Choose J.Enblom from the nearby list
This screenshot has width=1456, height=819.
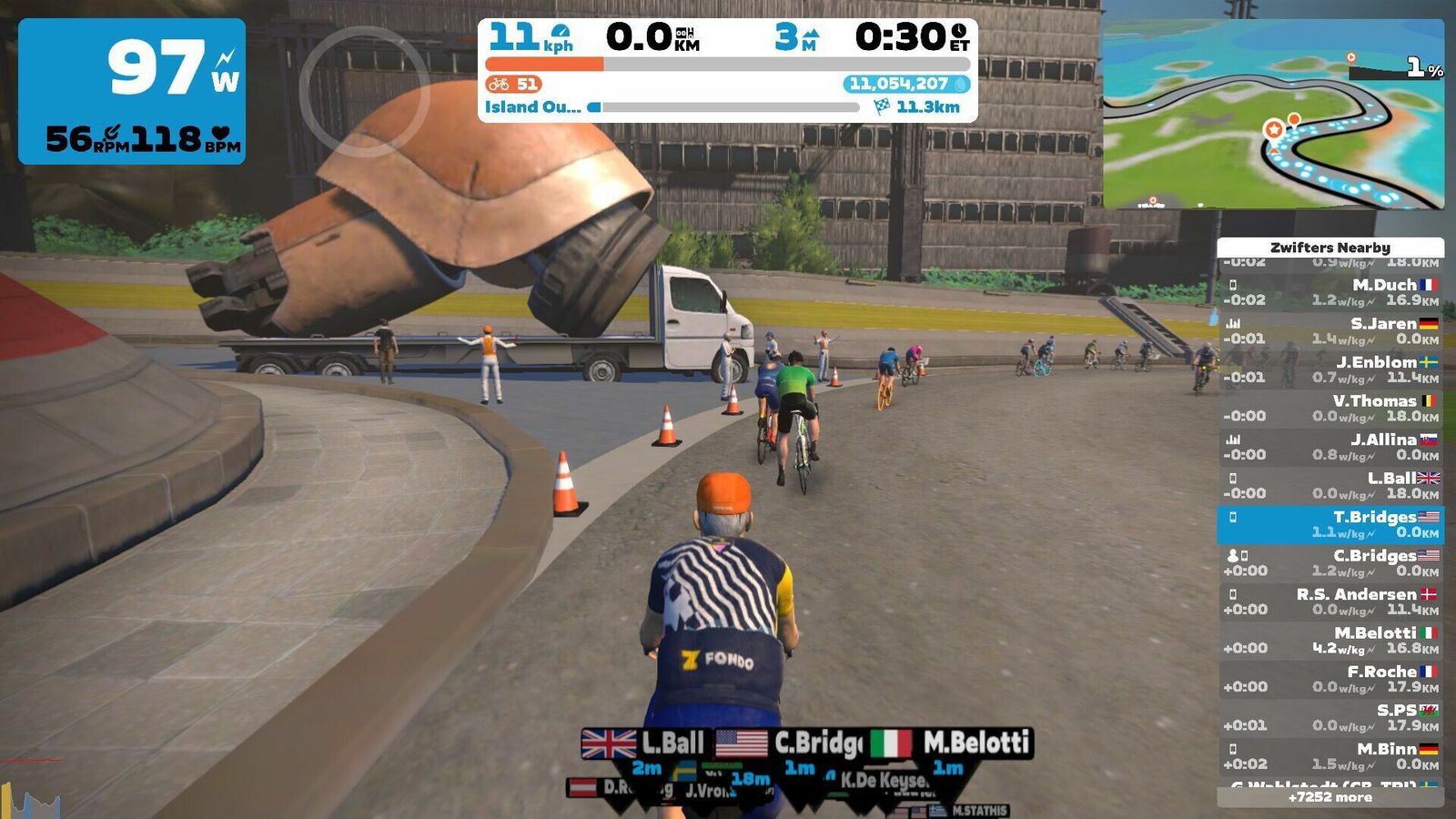point(1330,369)
